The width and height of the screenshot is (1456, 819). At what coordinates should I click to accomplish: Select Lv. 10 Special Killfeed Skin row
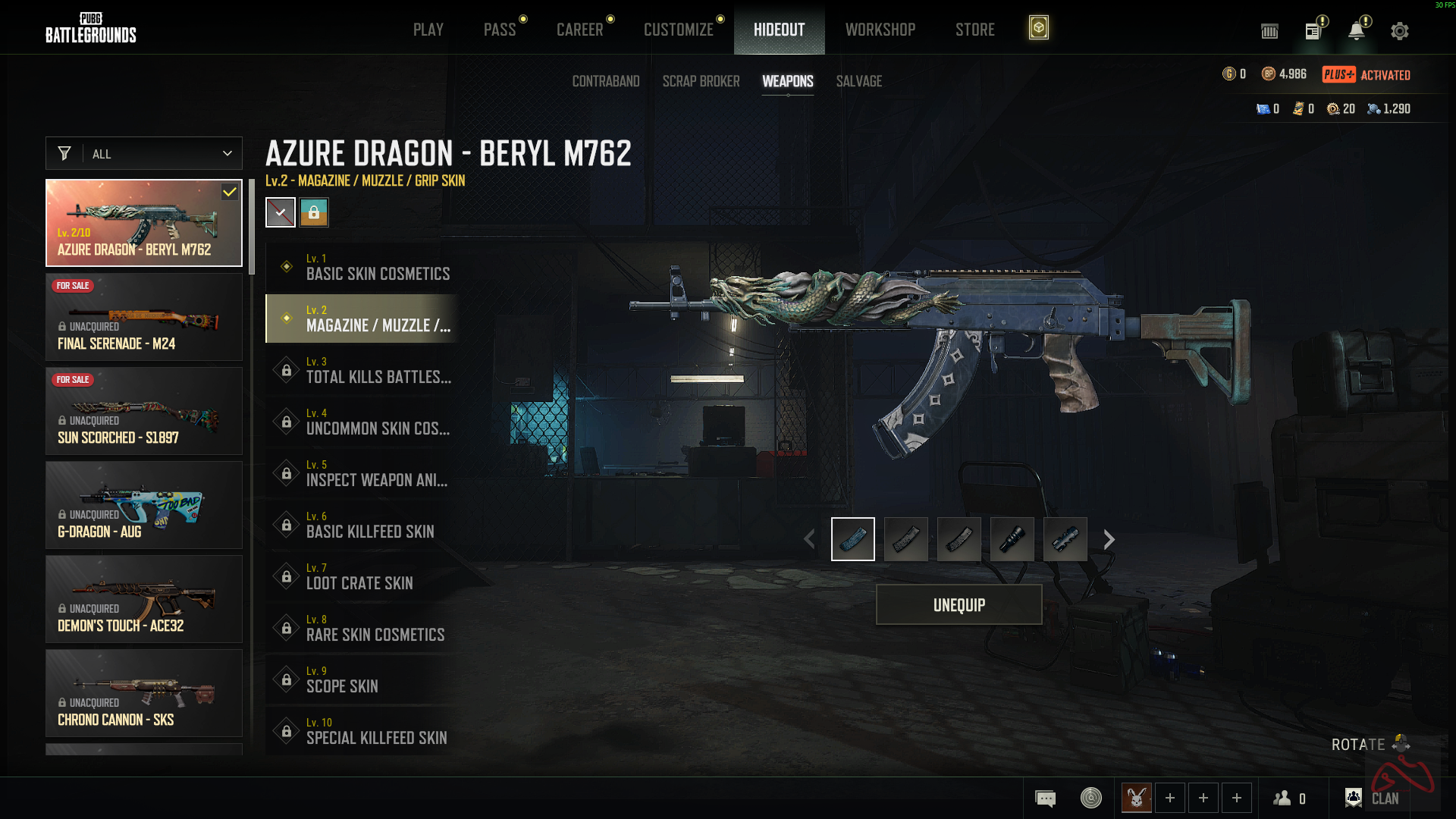pyautogui.click(x=362, y=731)
